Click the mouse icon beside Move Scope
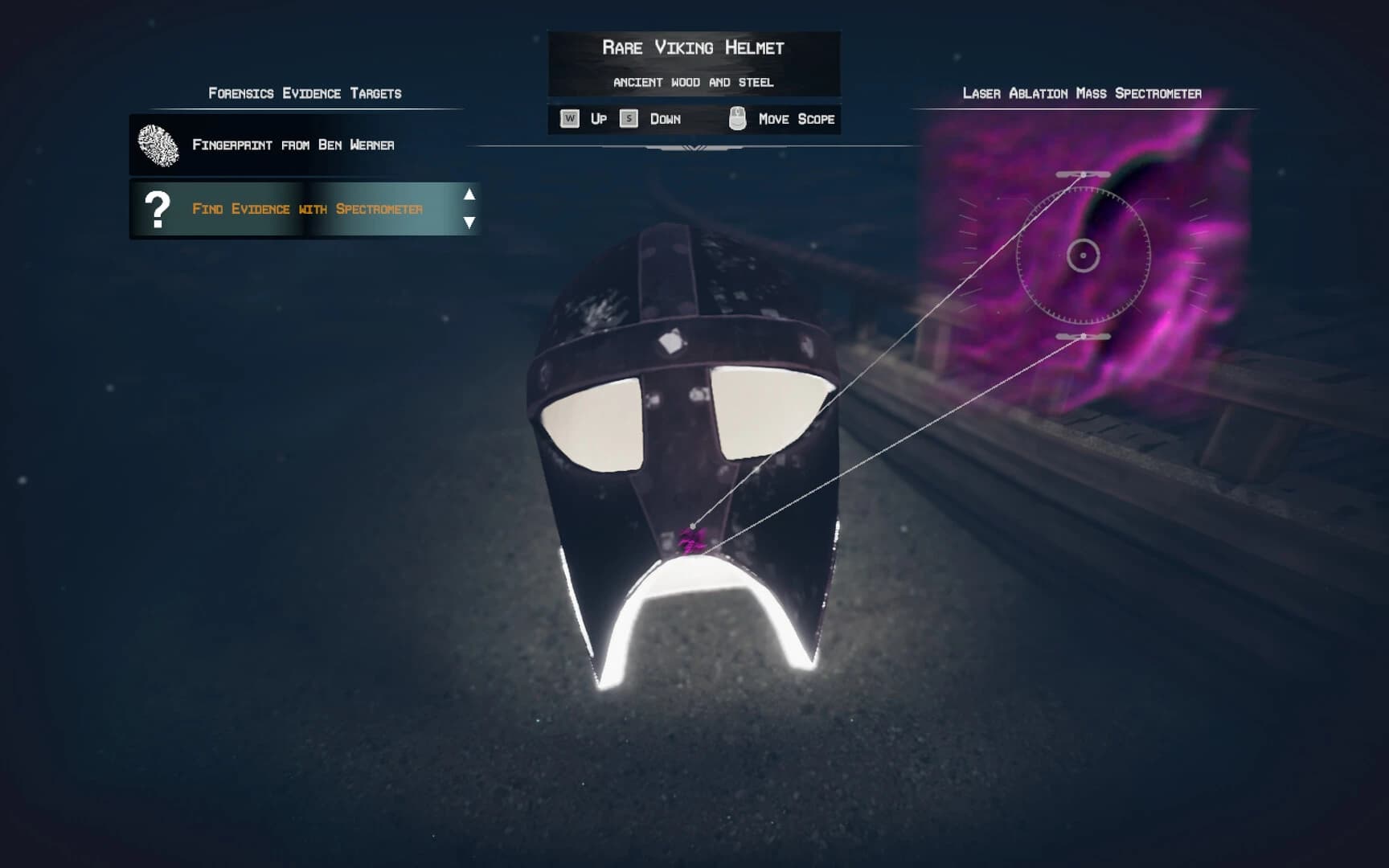 click(x=735, y=117)
